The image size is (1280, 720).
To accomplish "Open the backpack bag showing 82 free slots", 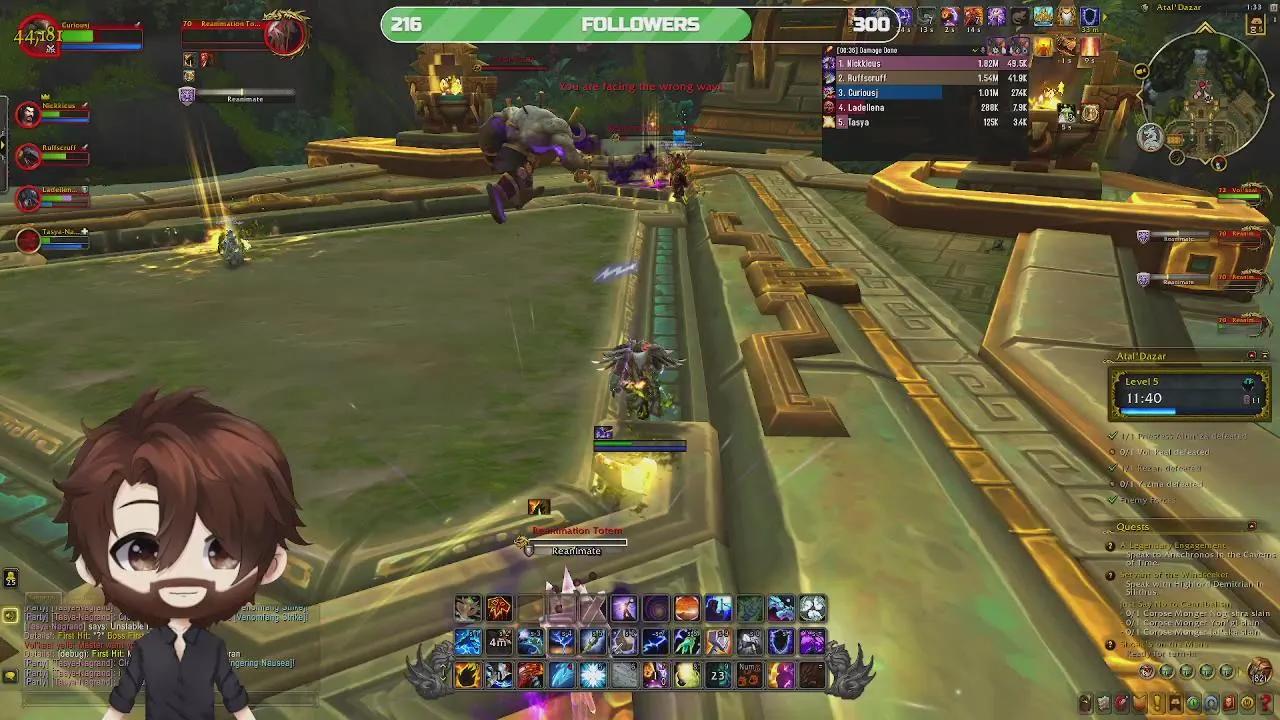I will point(1258,673).
